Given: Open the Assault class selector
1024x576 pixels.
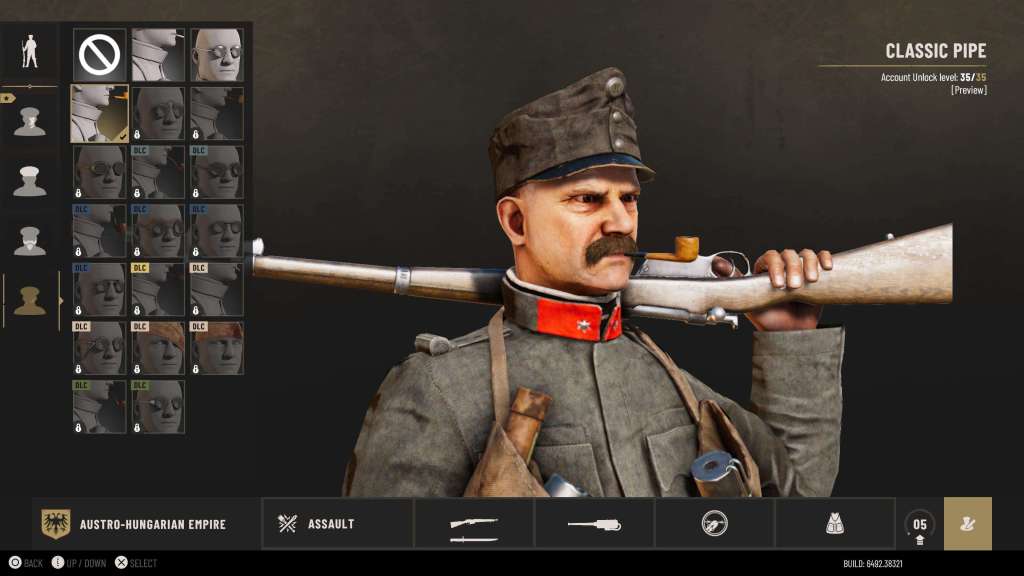Looking at the screenshot, I should tap(338, 524).
